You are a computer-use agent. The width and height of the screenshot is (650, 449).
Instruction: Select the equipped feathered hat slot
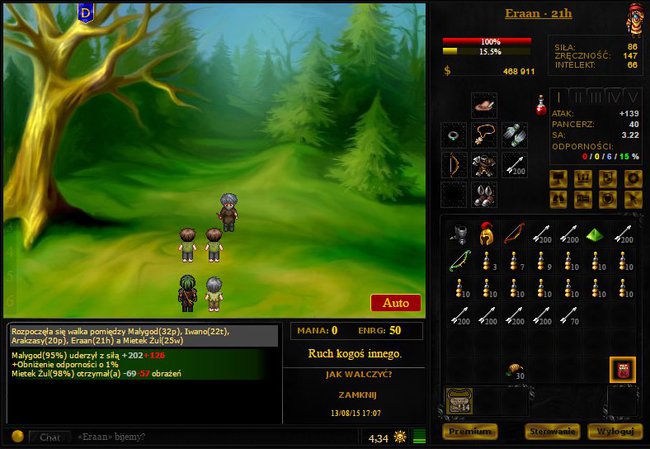tap(485, 105)
